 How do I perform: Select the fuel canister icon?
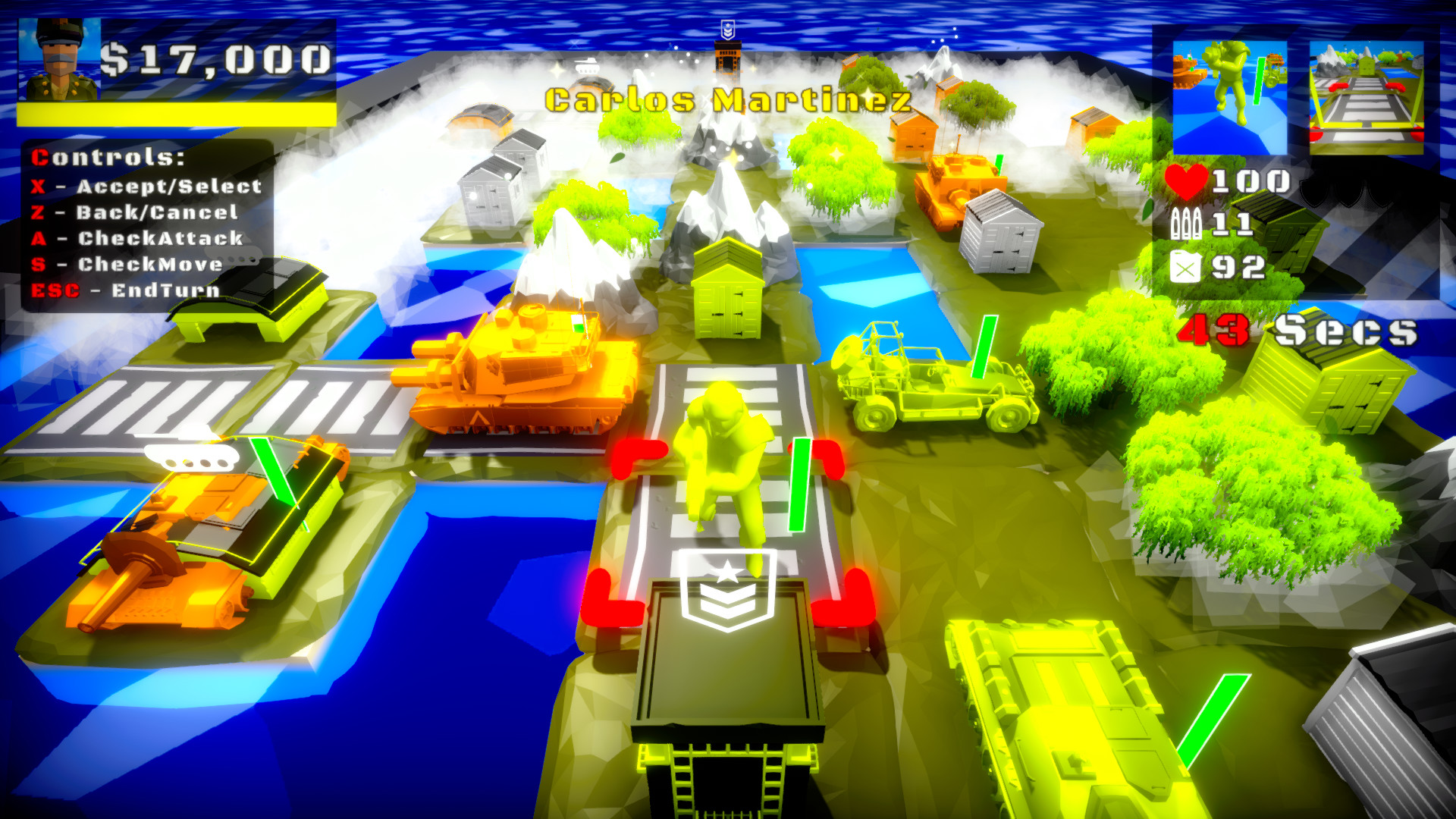click(1187, 267)
